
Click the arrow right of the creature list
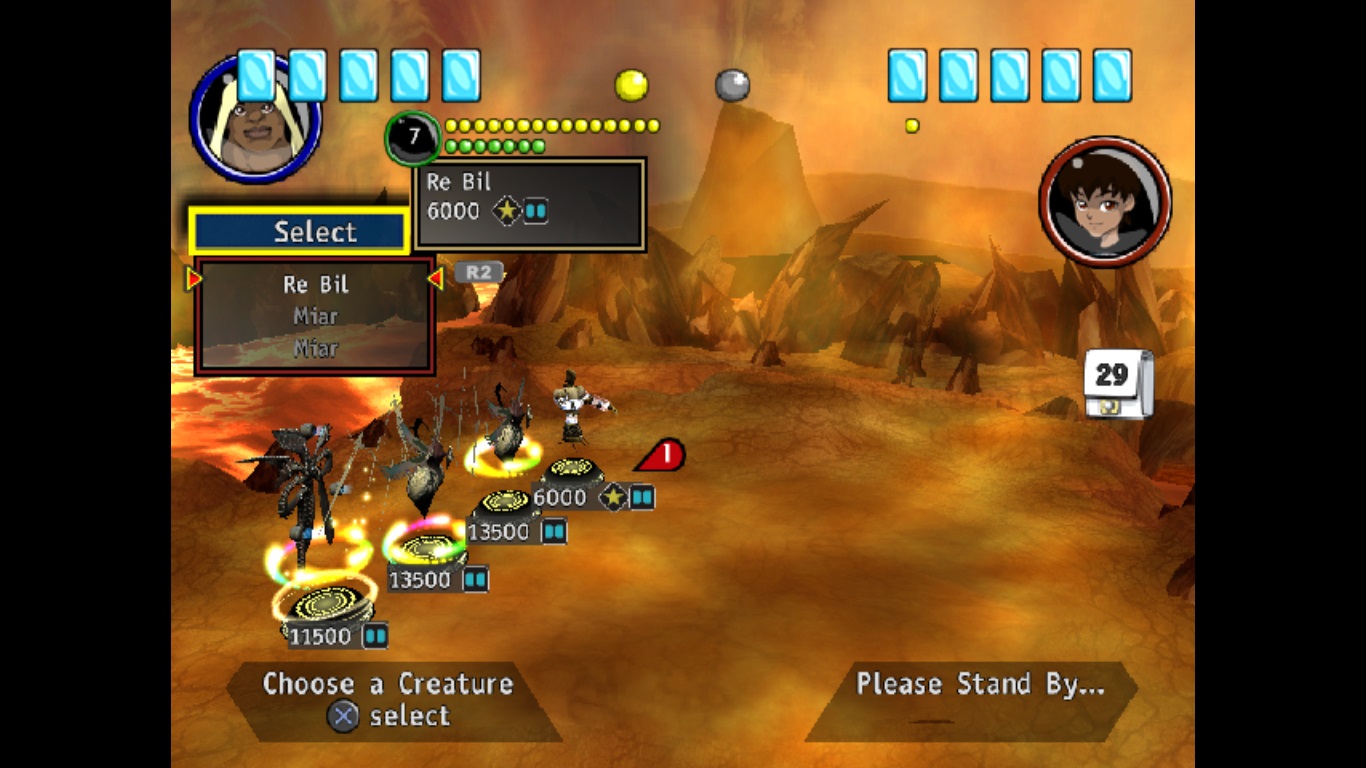point(435,280)
